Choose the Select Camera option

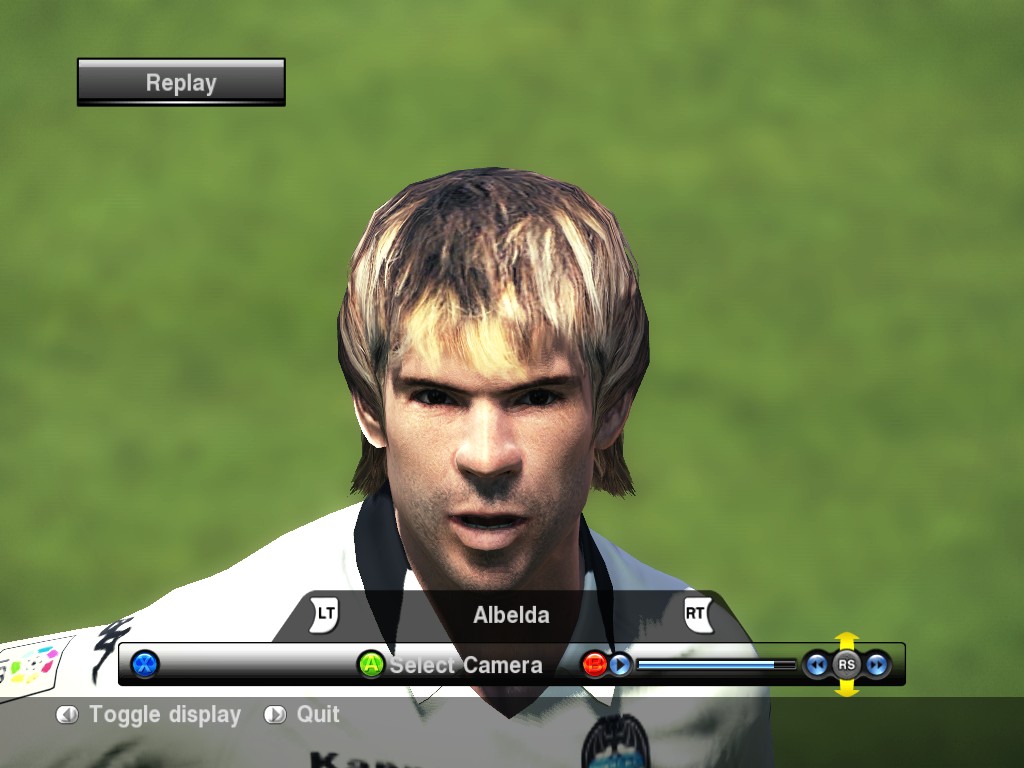pos(464,665)
